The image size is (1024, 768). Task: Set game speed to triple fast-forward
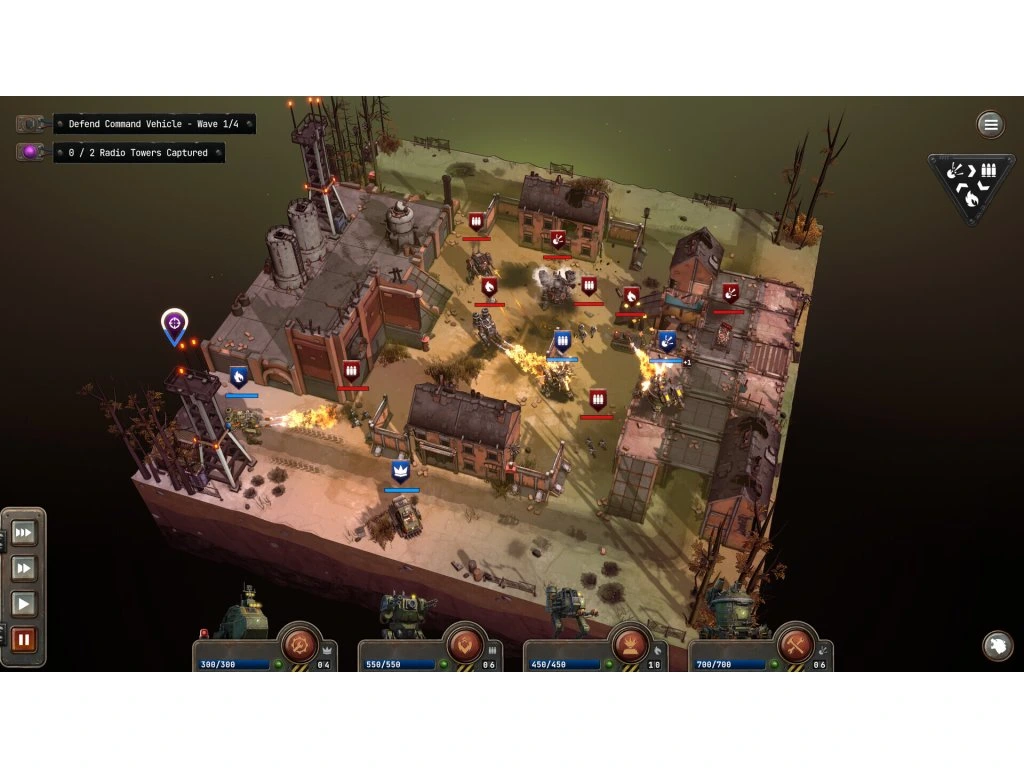coord(24,533)
